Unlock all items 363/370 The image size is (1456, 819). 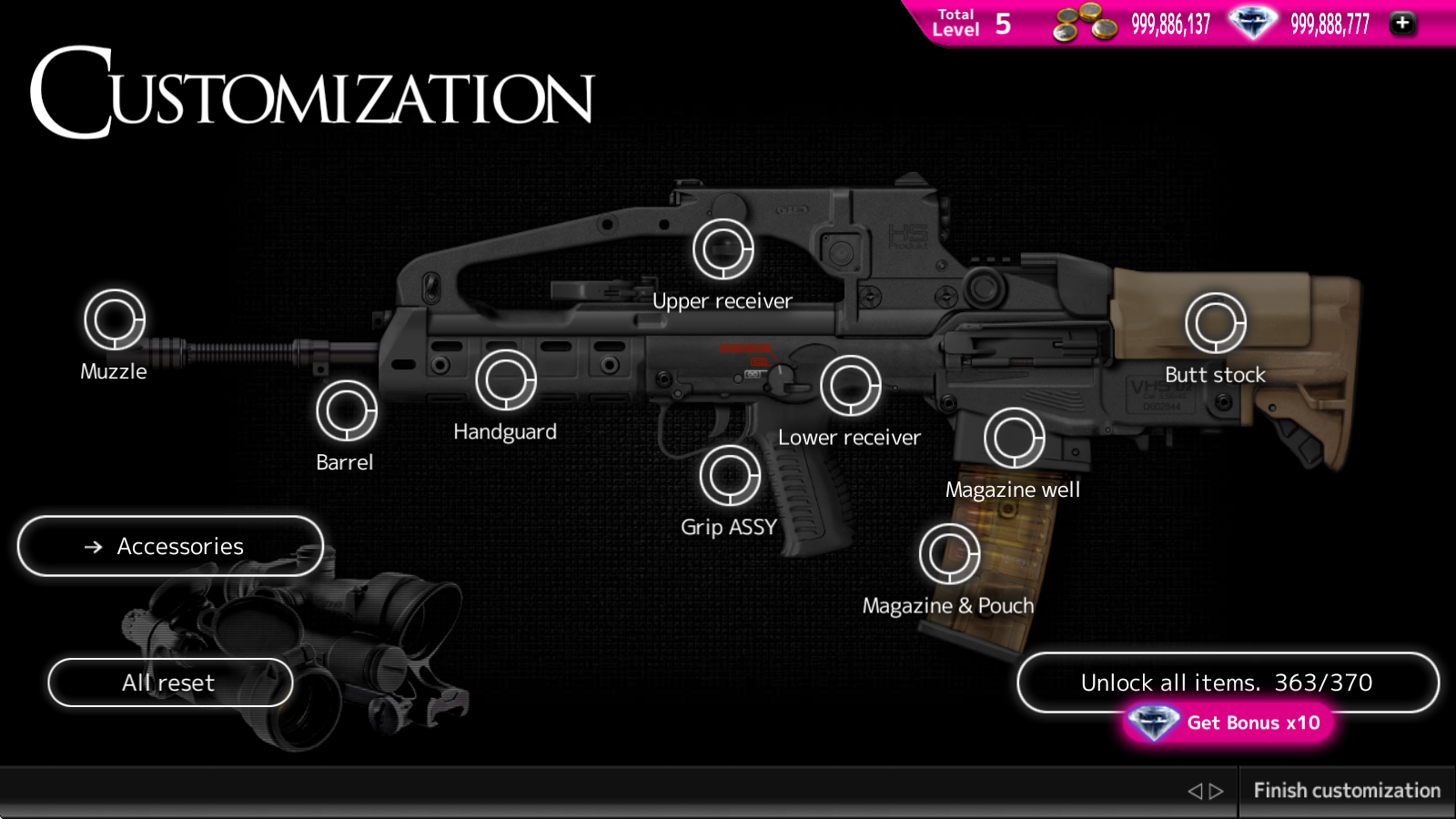click(x=1227, y=682)
